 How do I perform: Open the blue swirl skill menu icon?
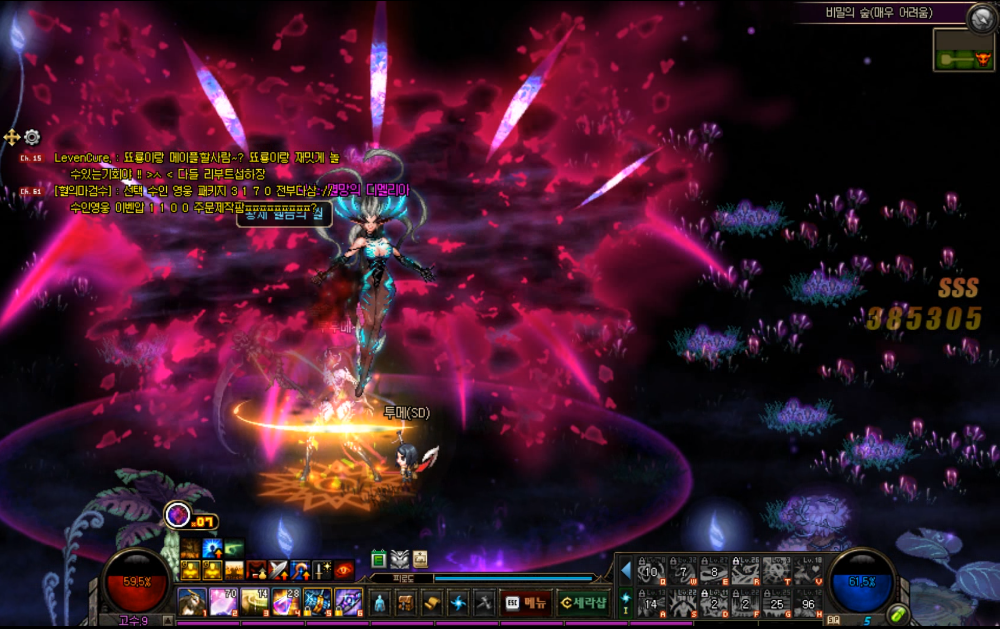(x=458, y=602)
